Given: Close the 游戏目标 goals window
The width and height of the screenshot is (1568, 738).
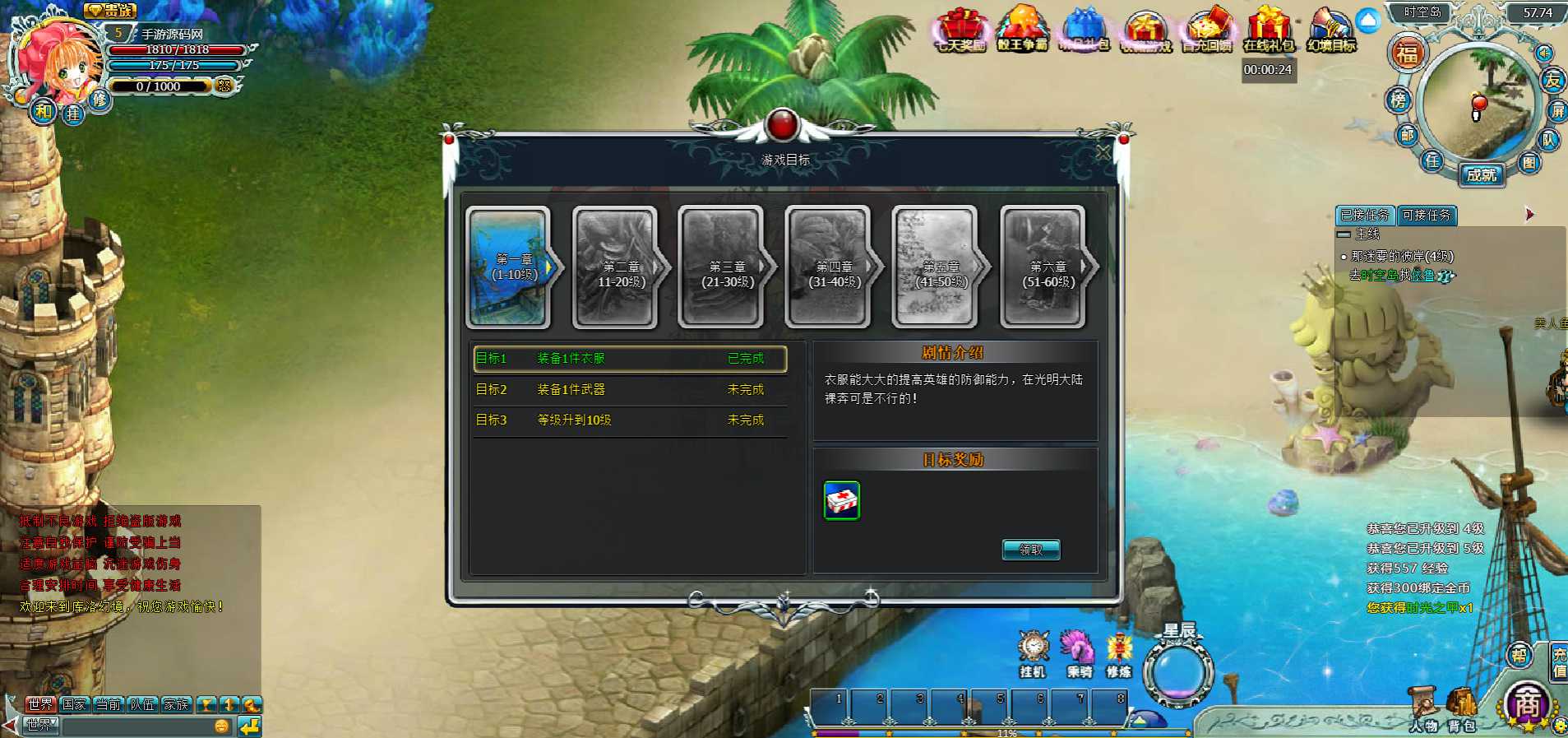Looking at the screenshot, I should pyautogui.click(x=1103, y=152).
